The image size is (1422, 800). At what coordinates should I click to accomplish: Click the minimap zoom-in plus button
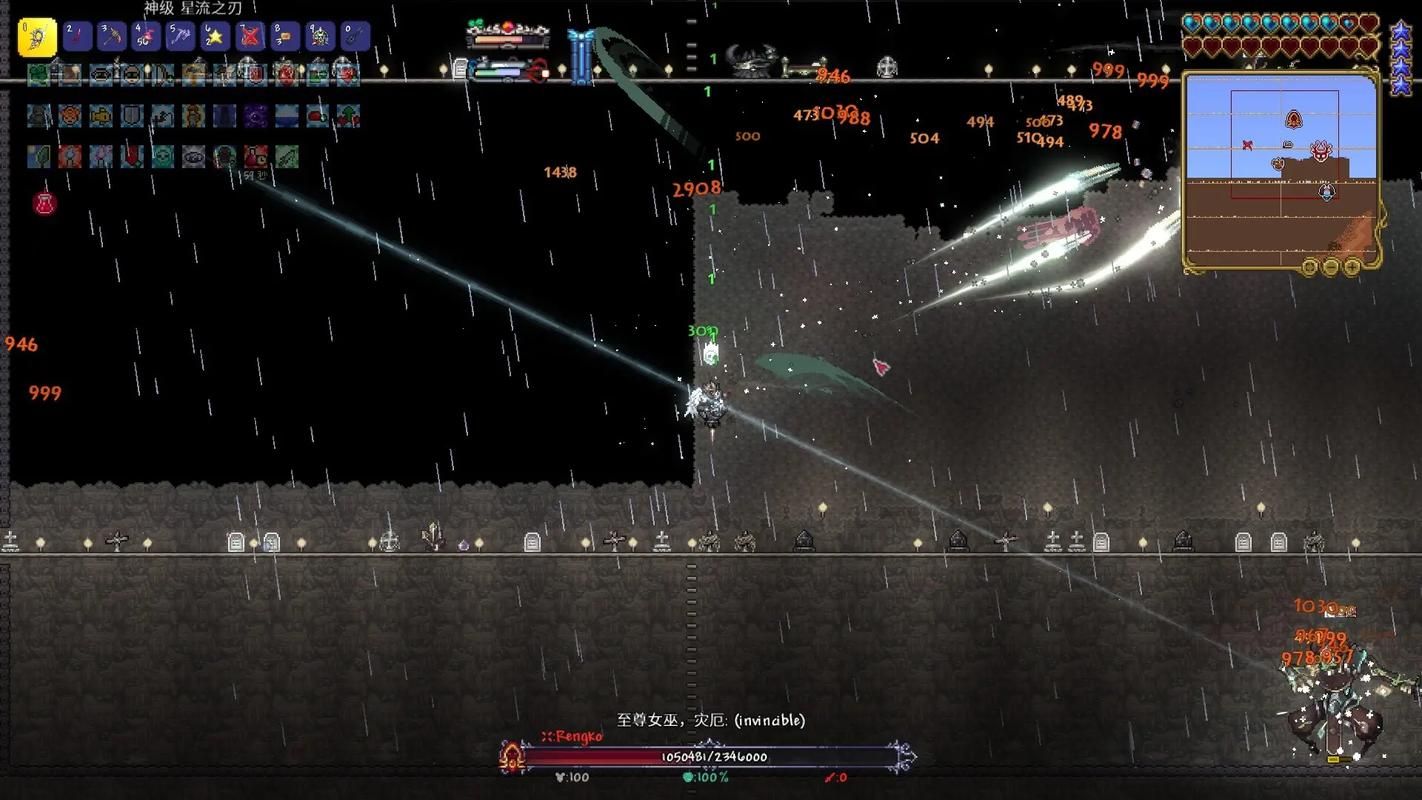pos(1352,267)
